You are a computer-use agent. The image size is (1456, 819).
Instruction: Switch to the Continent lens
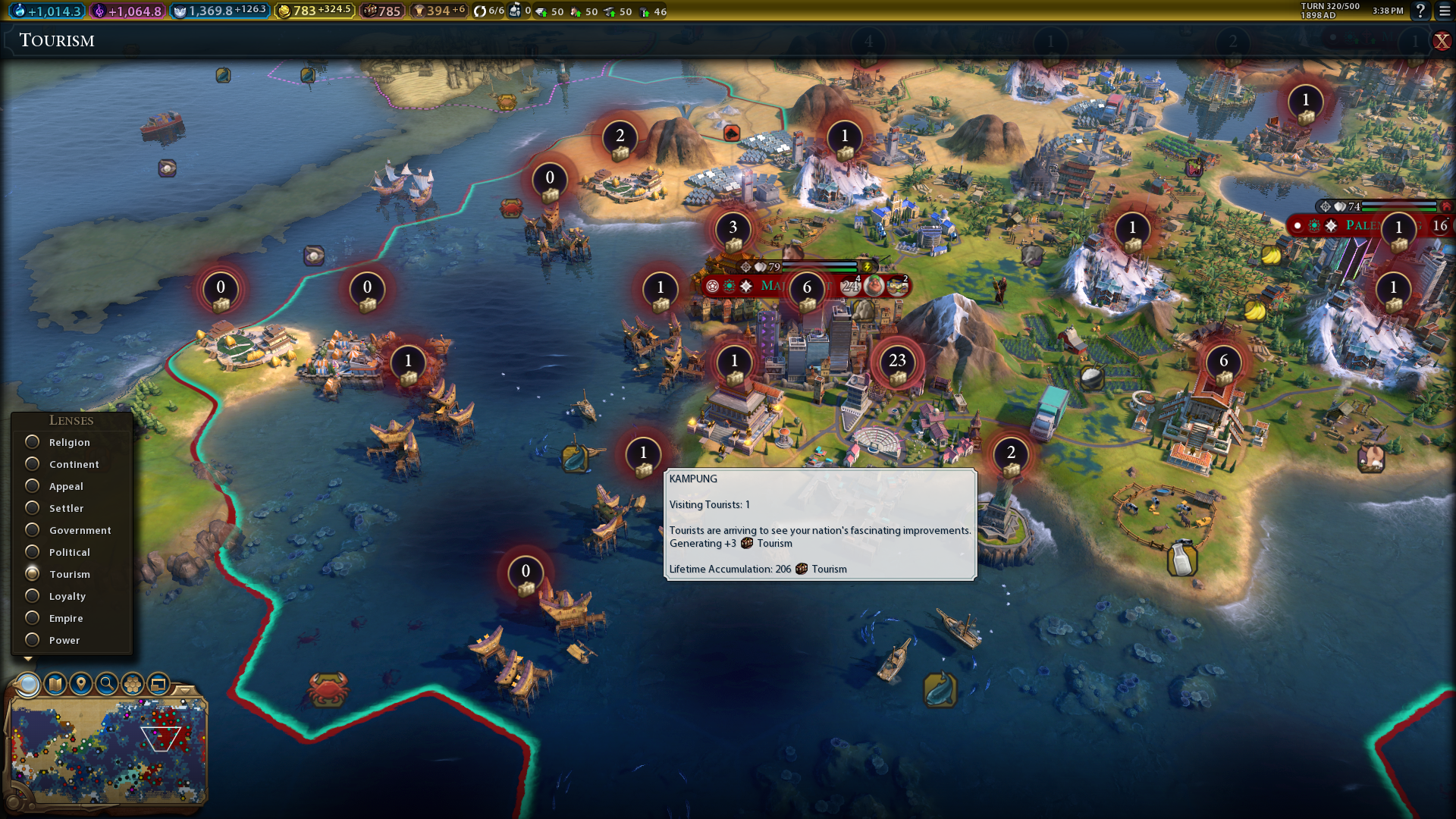pyautogui.click(x=33, y=464)
